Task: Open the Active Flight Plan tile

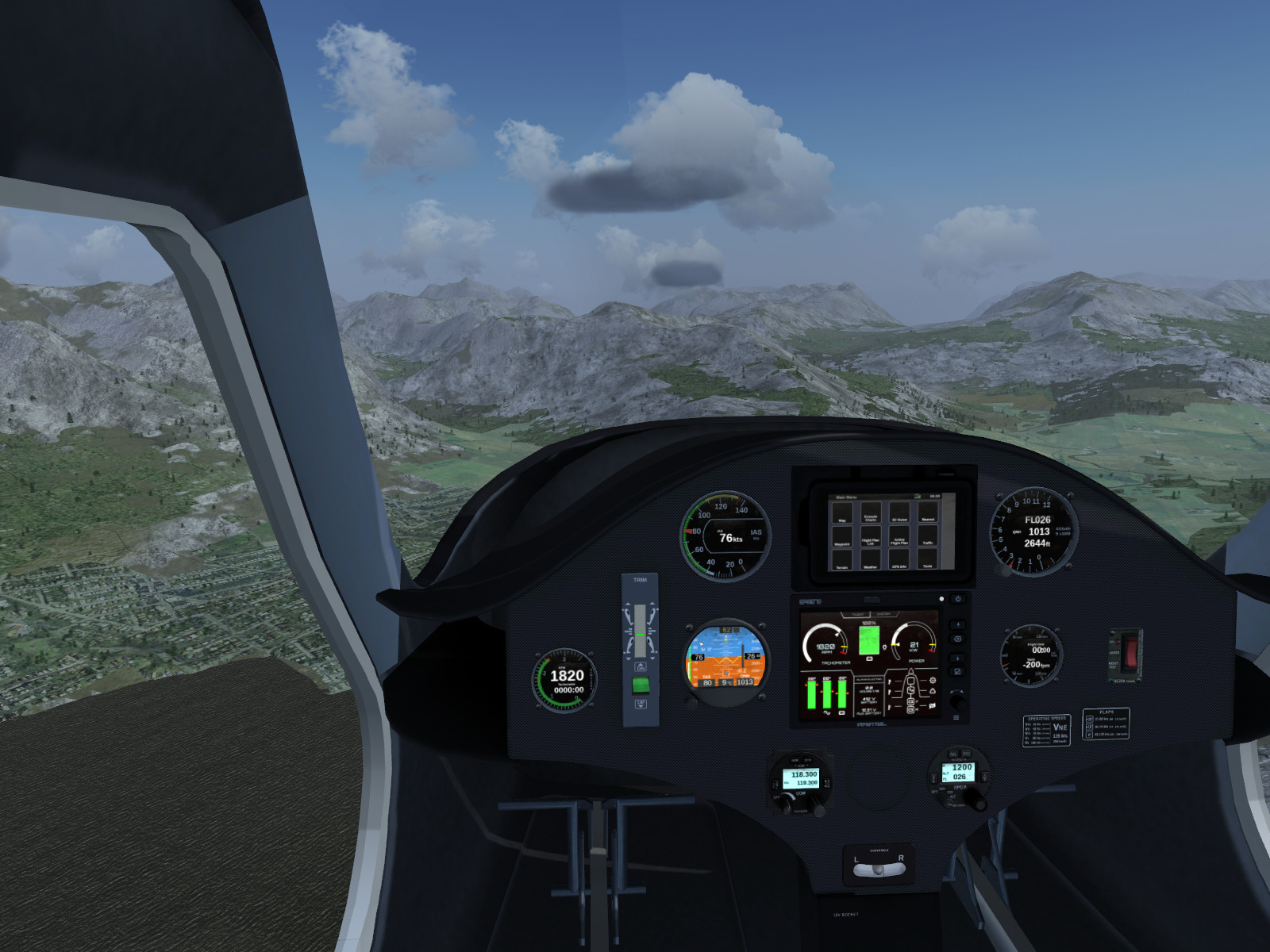Action: click(899, 537)
